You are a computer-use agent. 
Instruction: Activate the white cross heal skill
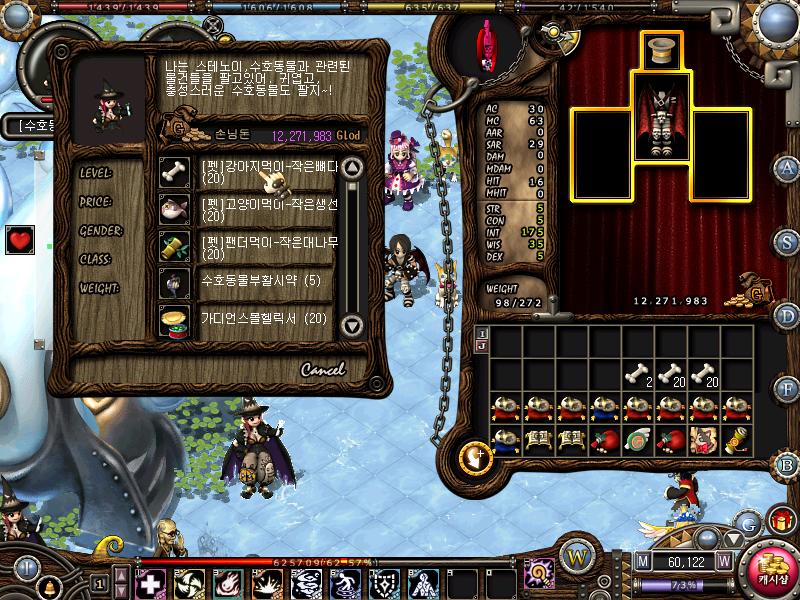coord(150,584)
